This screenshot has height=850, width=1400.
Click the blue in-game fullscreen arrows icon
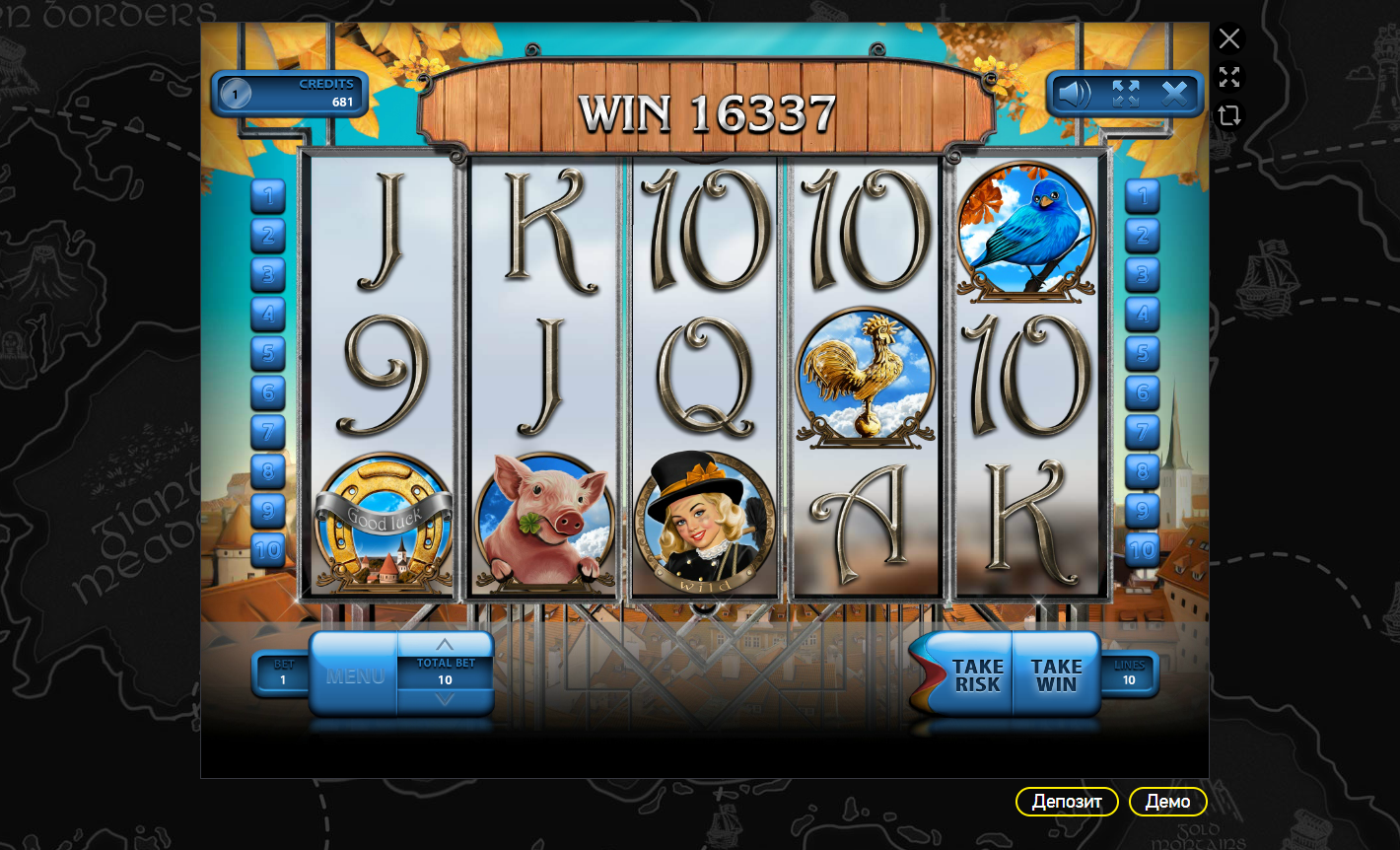[x=1125, y=94]
